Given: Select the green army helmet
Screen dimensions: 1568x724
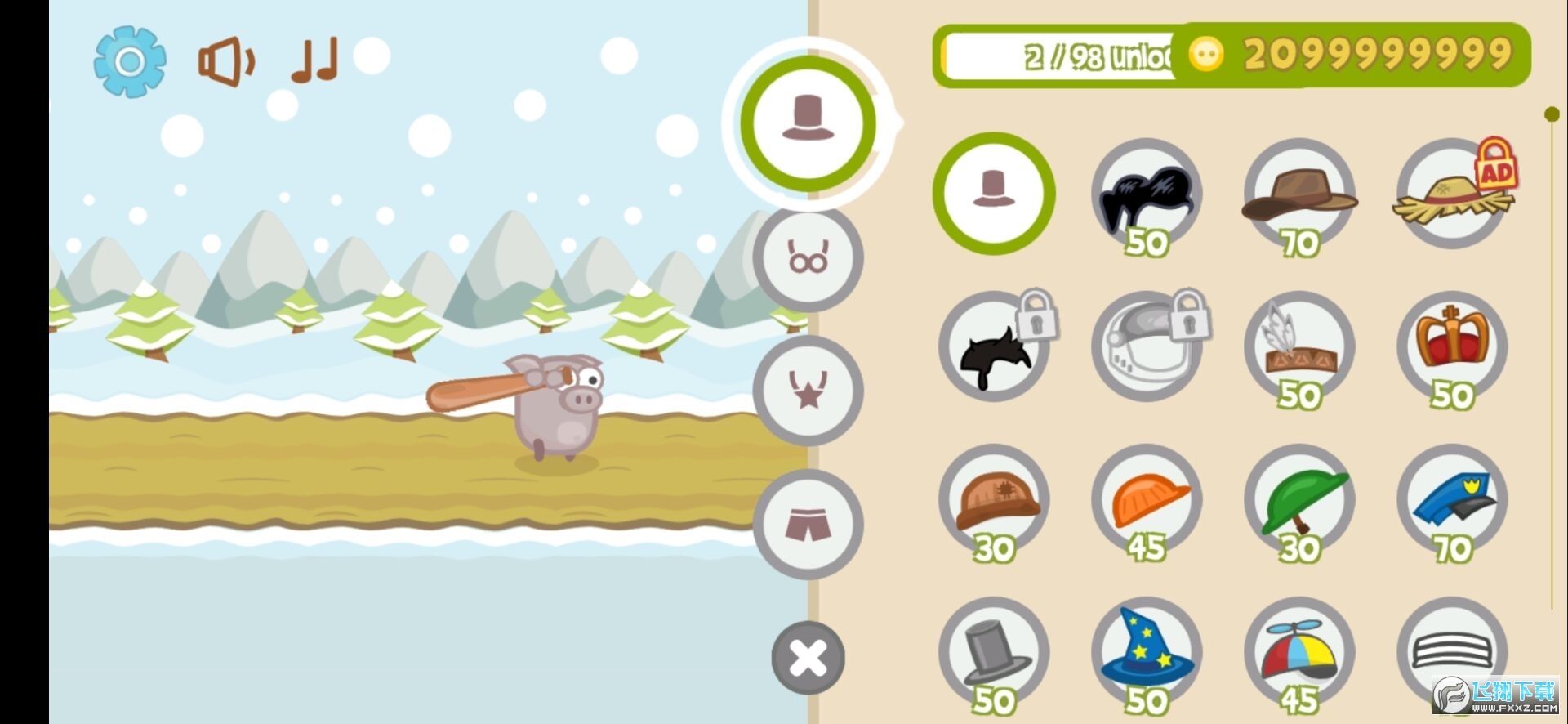Looking at the screenshot, I should coord(1298,500).
